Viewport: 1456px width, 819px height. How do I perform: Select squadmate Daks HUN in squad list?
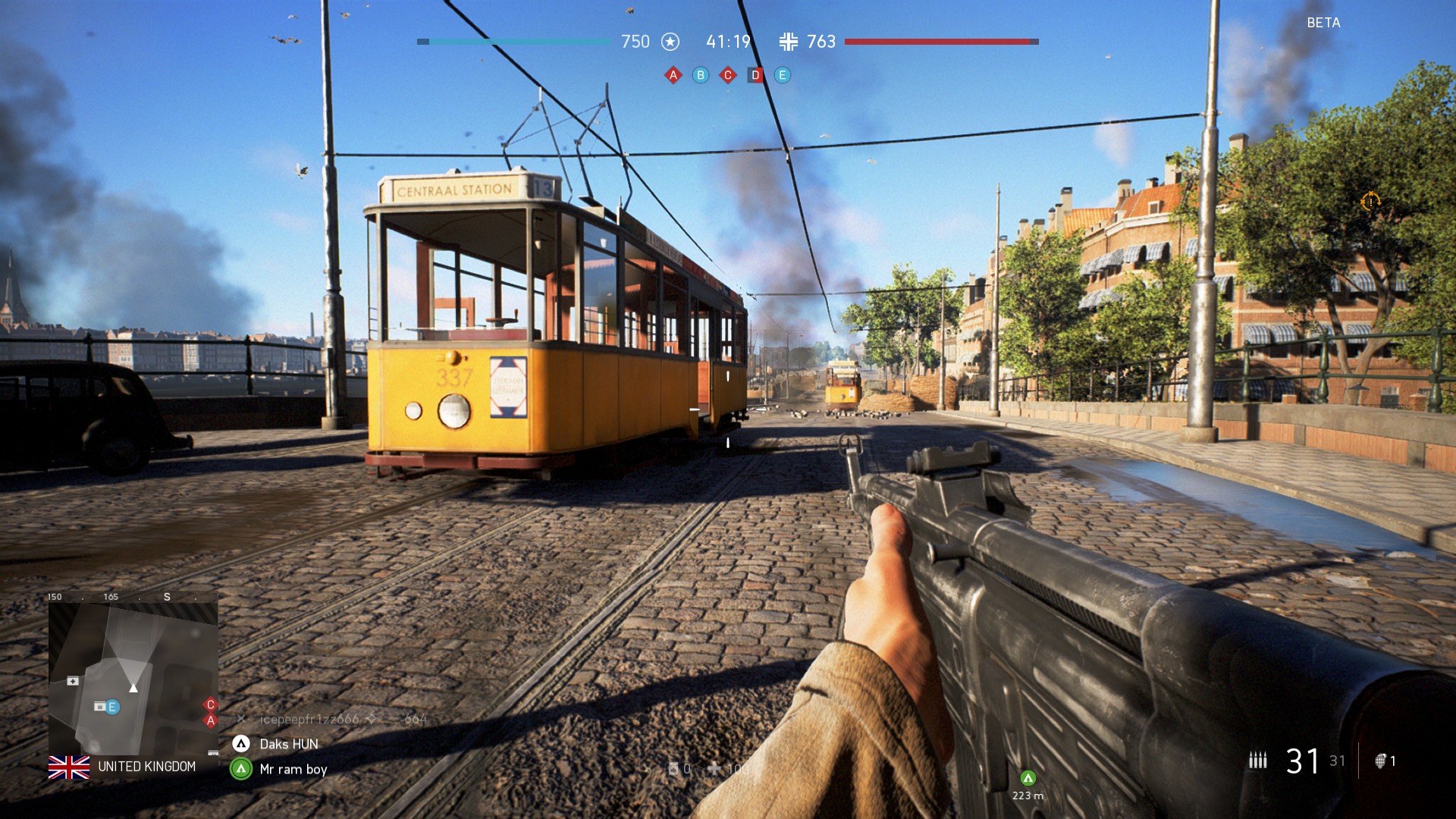point(289,744)
